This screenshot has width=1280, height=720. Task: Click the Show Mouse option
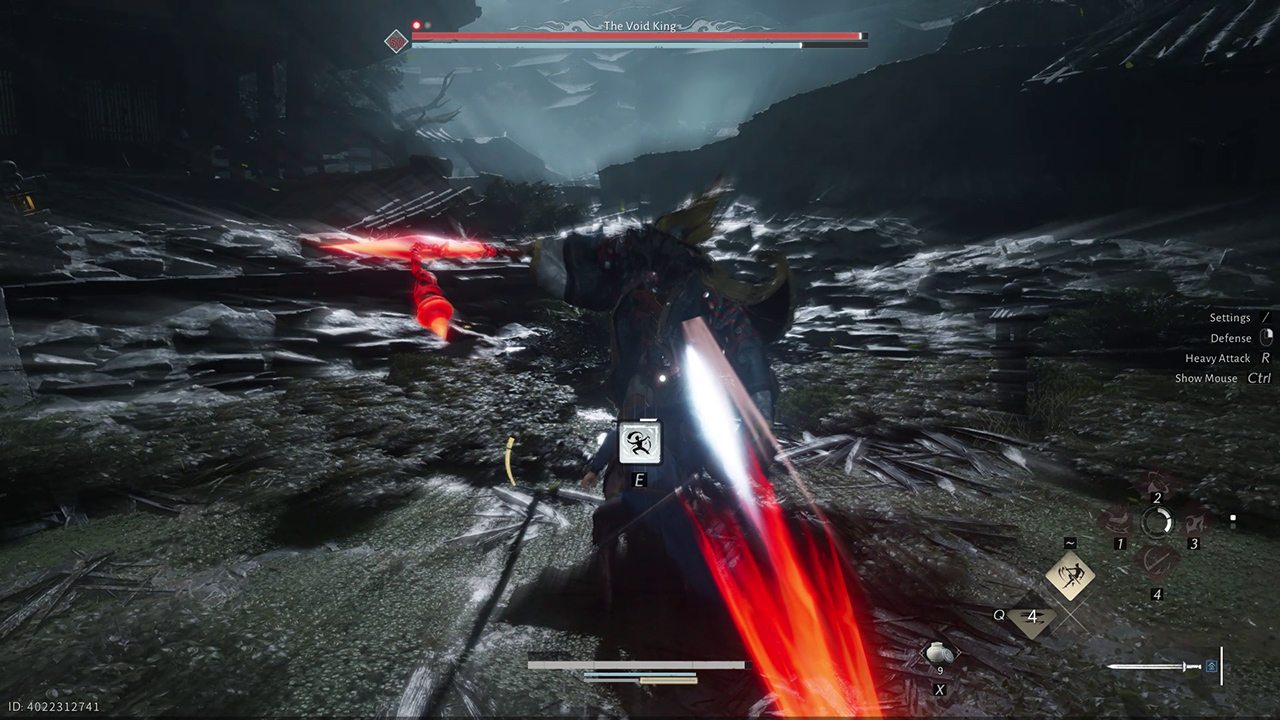1206,378
